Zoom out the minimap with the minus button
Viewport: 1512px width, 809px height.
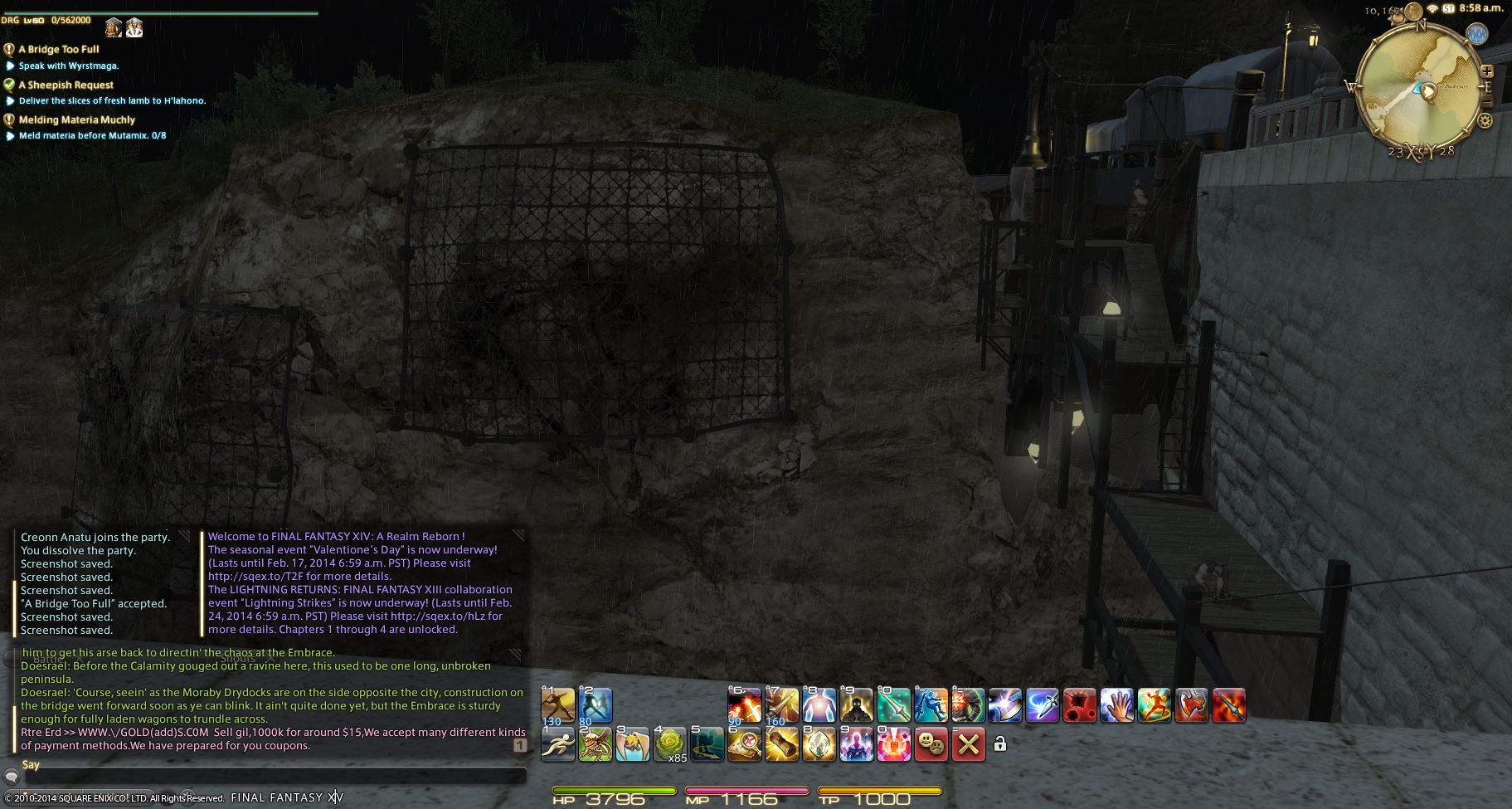click(1487, 101)
